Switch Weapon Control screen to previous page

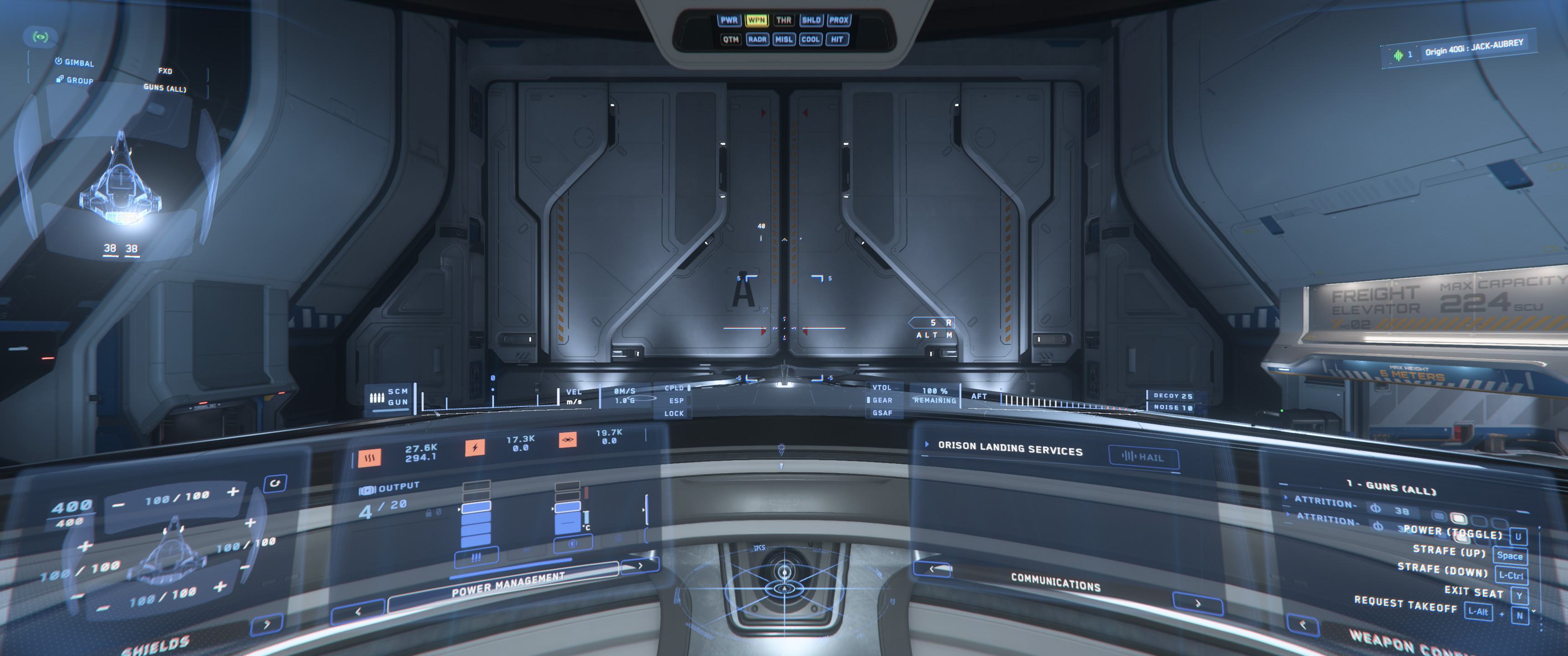click(1303, 625)
